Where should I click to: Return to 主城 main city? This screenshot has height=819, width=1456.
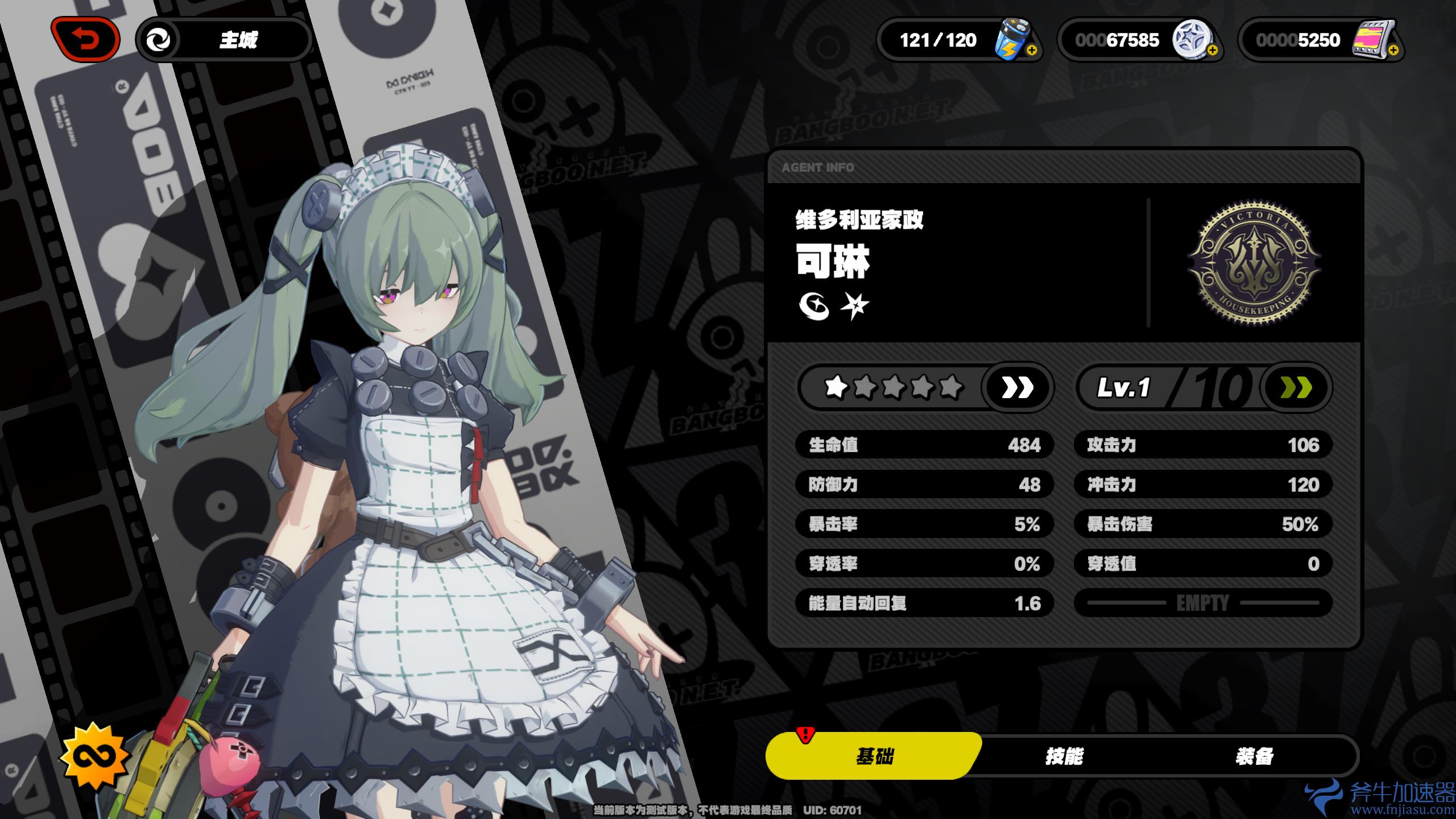(x=225, y=40)
